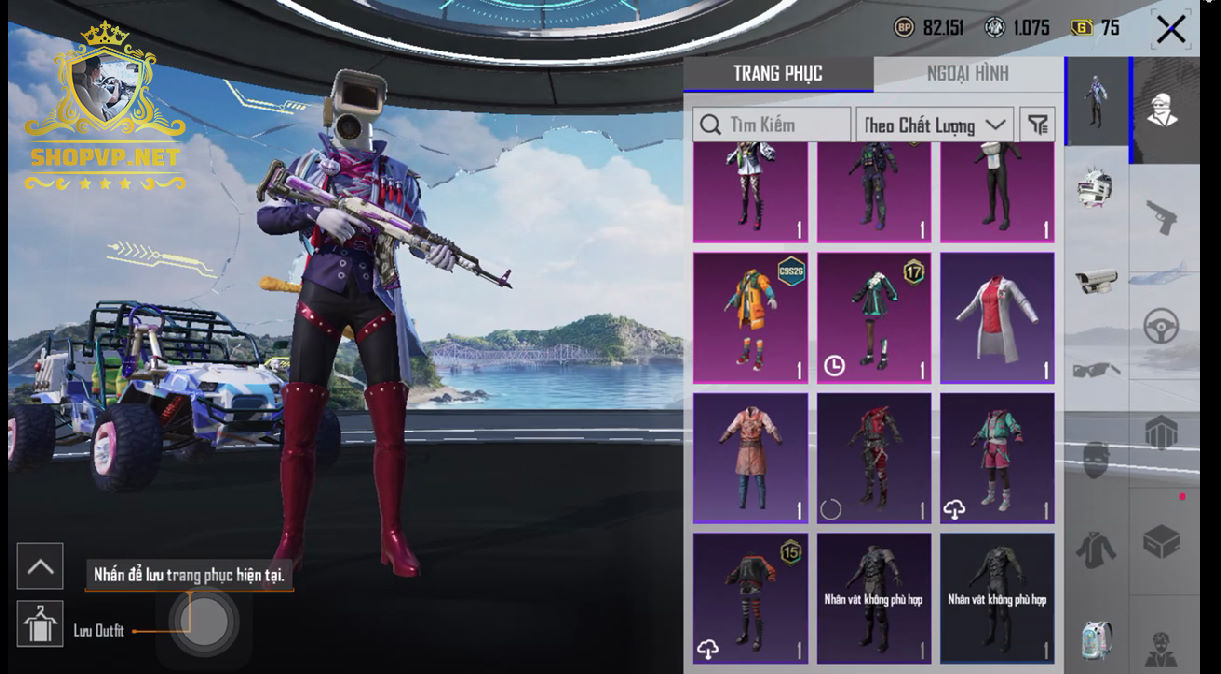This screenshot has height=674, width=1221.
Task: Select the shirt clothing category
Action: [x=1096, y=549]
